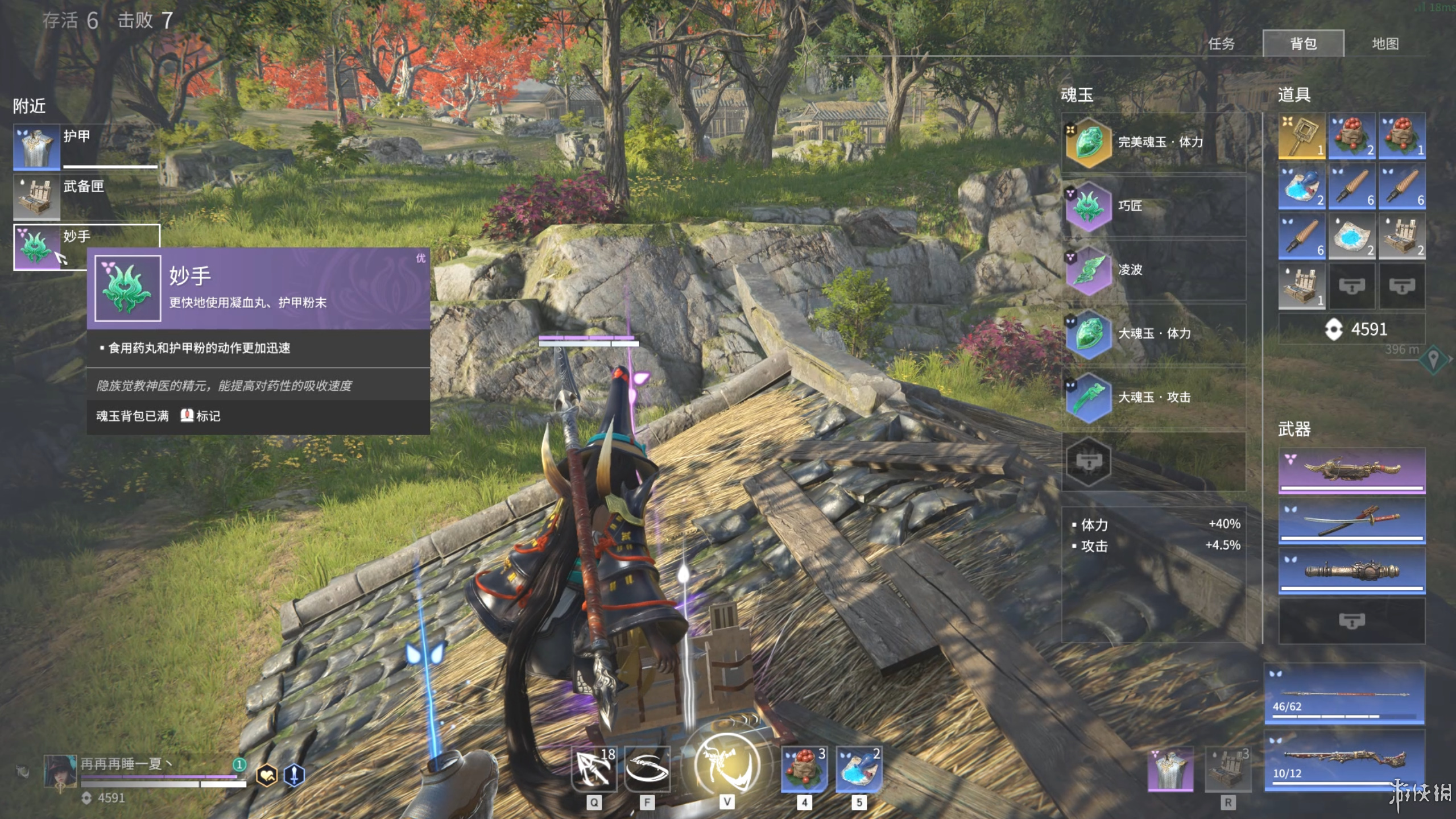Choose the 大魂玉·体力 jade
The image size is (1456, 819).
(1153, 333)
